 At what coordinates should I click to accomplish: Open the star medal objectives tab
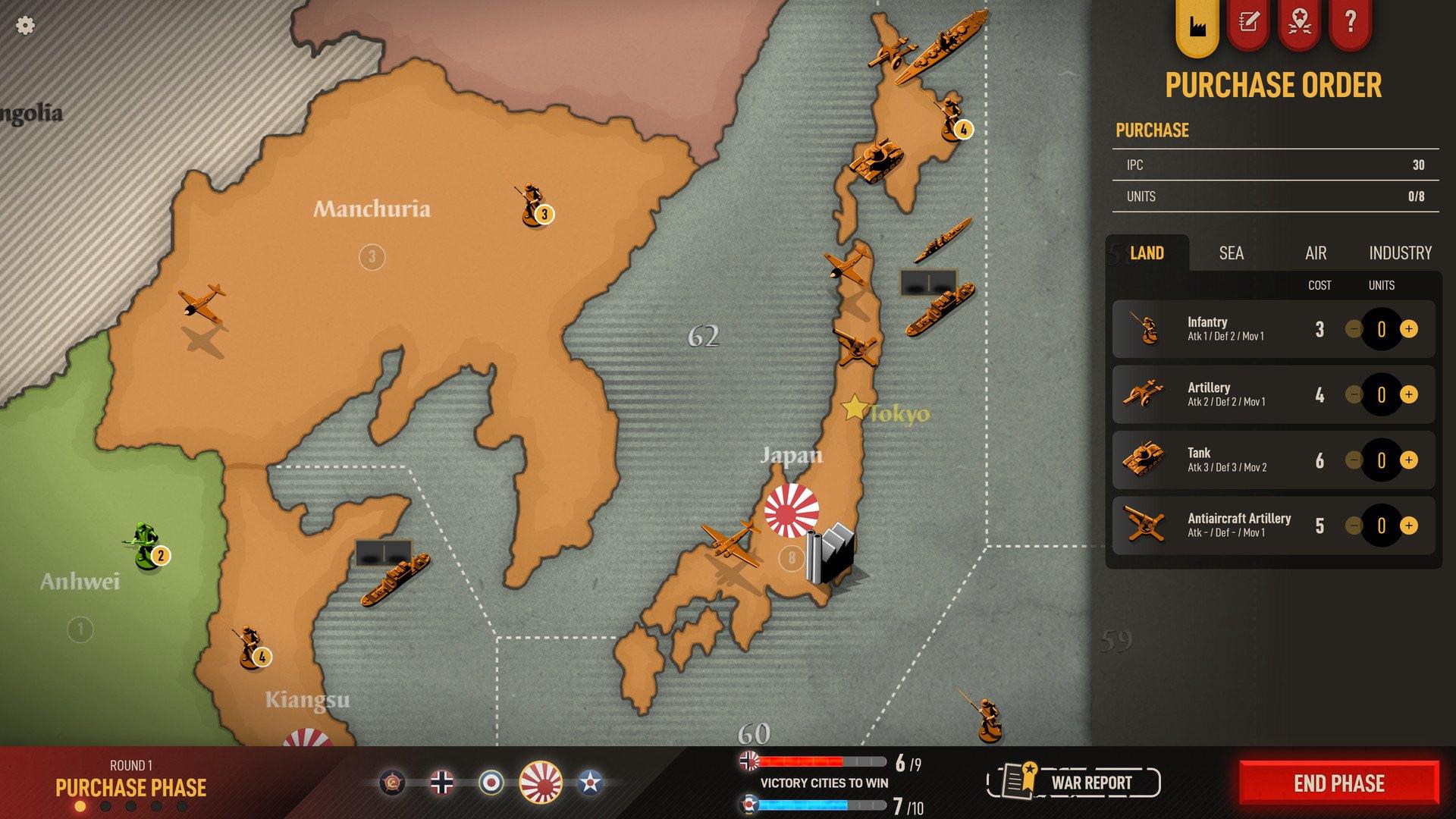pyautogui.click(x=1300, y=23)
